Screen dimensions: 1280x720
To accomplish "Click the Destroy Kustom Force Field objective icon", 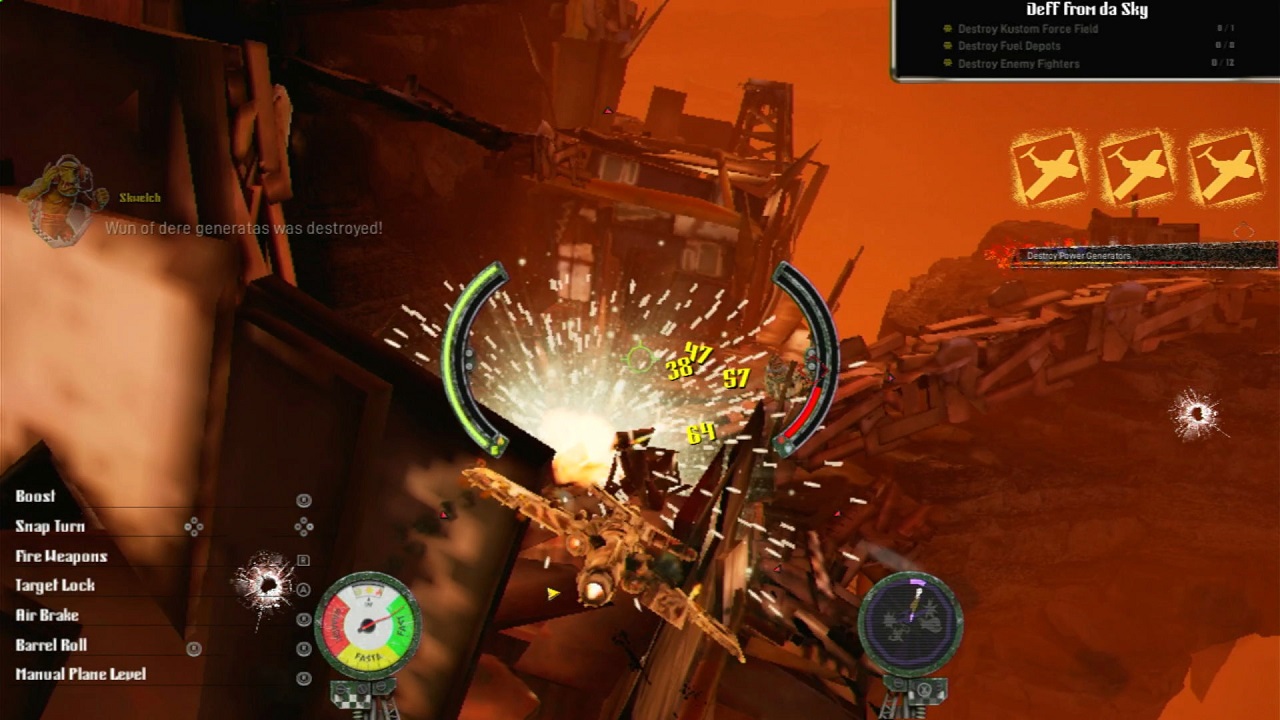I will point(948,29).
